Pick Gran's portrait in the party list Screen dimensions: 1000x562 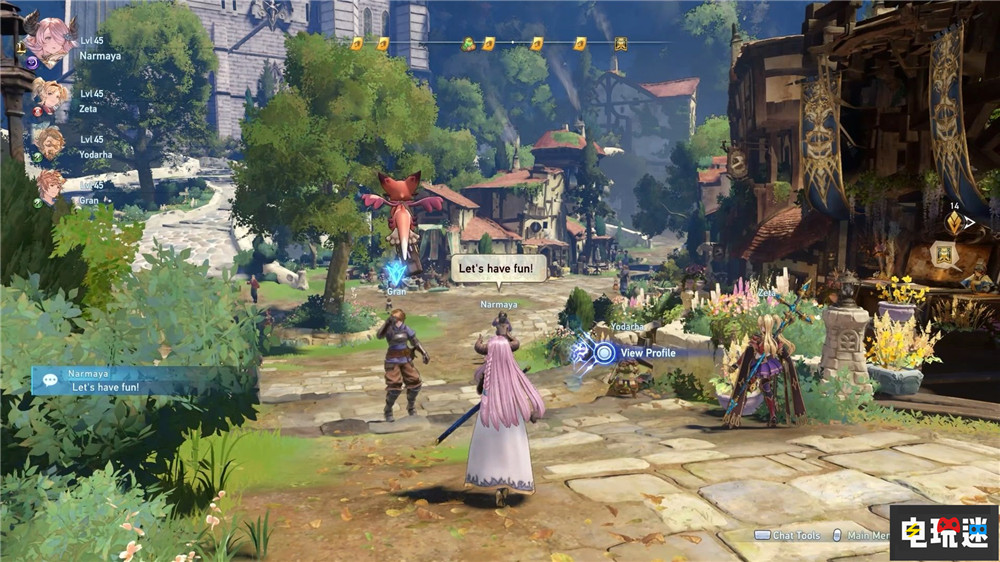coord(49,186)
